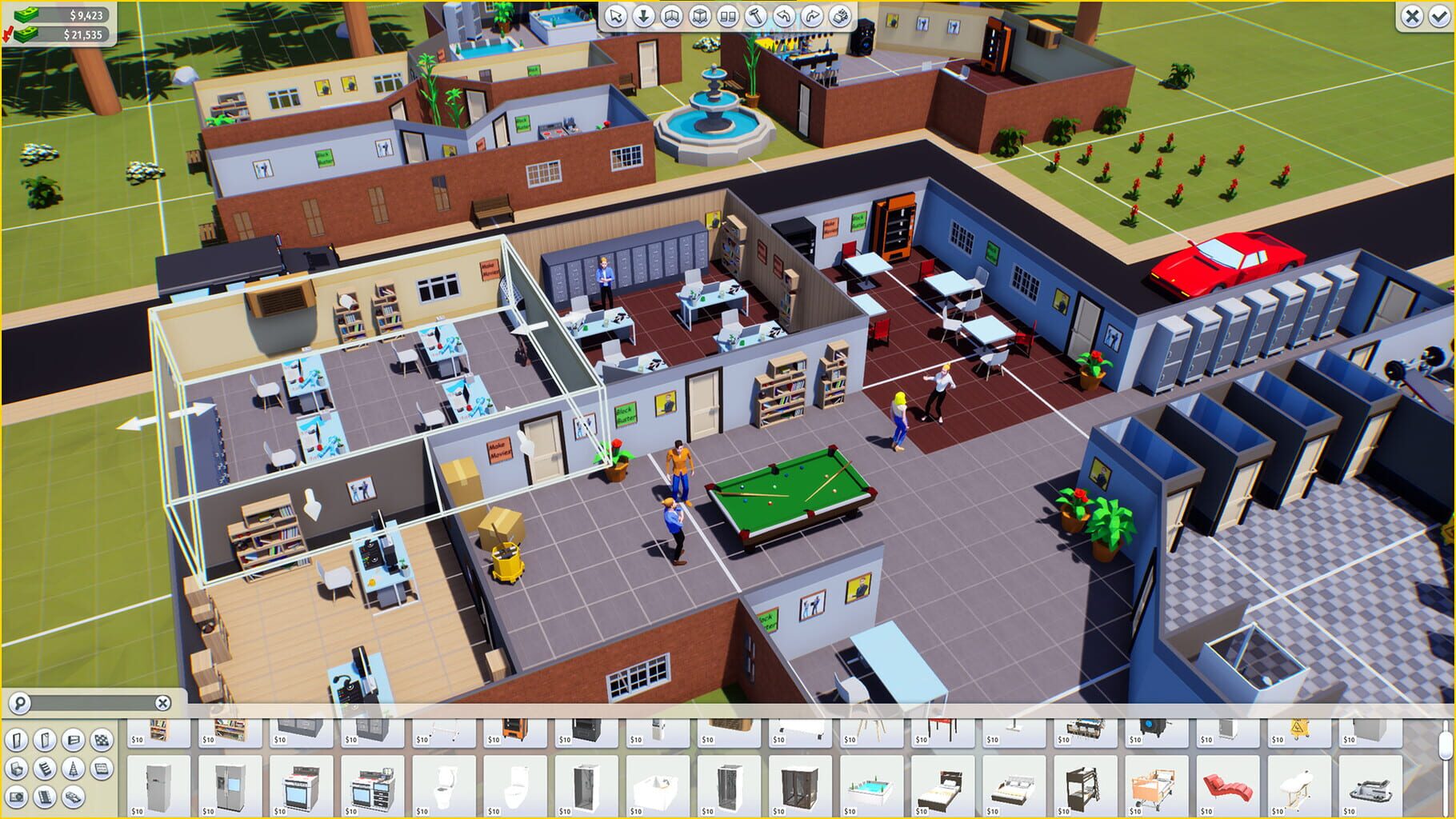1456x819 pixels.
Task: Expand the antenna/tower category filter
Action: pos(73,768)
